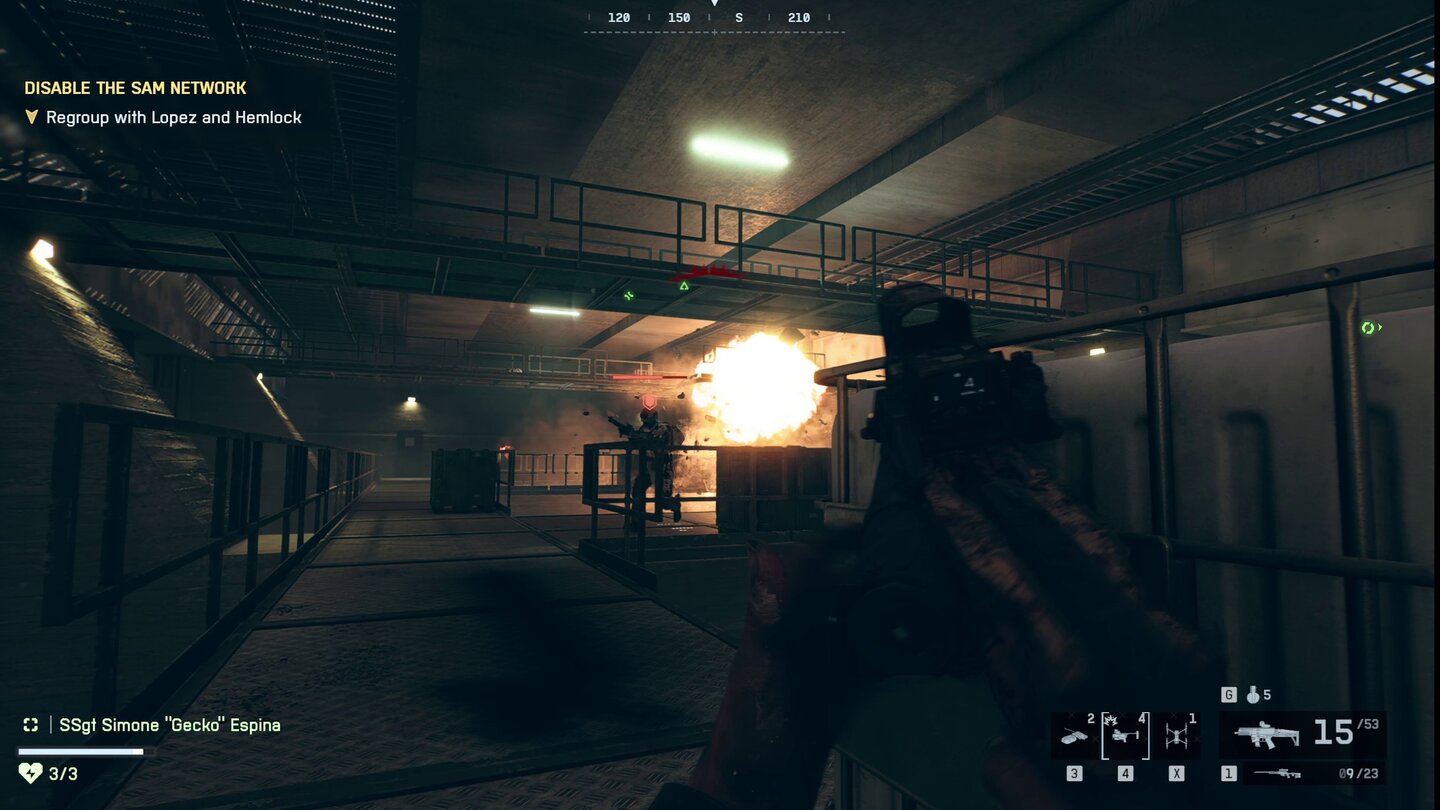Image resolution: width=1440 pixels, height=810 pixels.
Task: Click the green chevron marker under the red bar
Action: [x=684, y=287]
